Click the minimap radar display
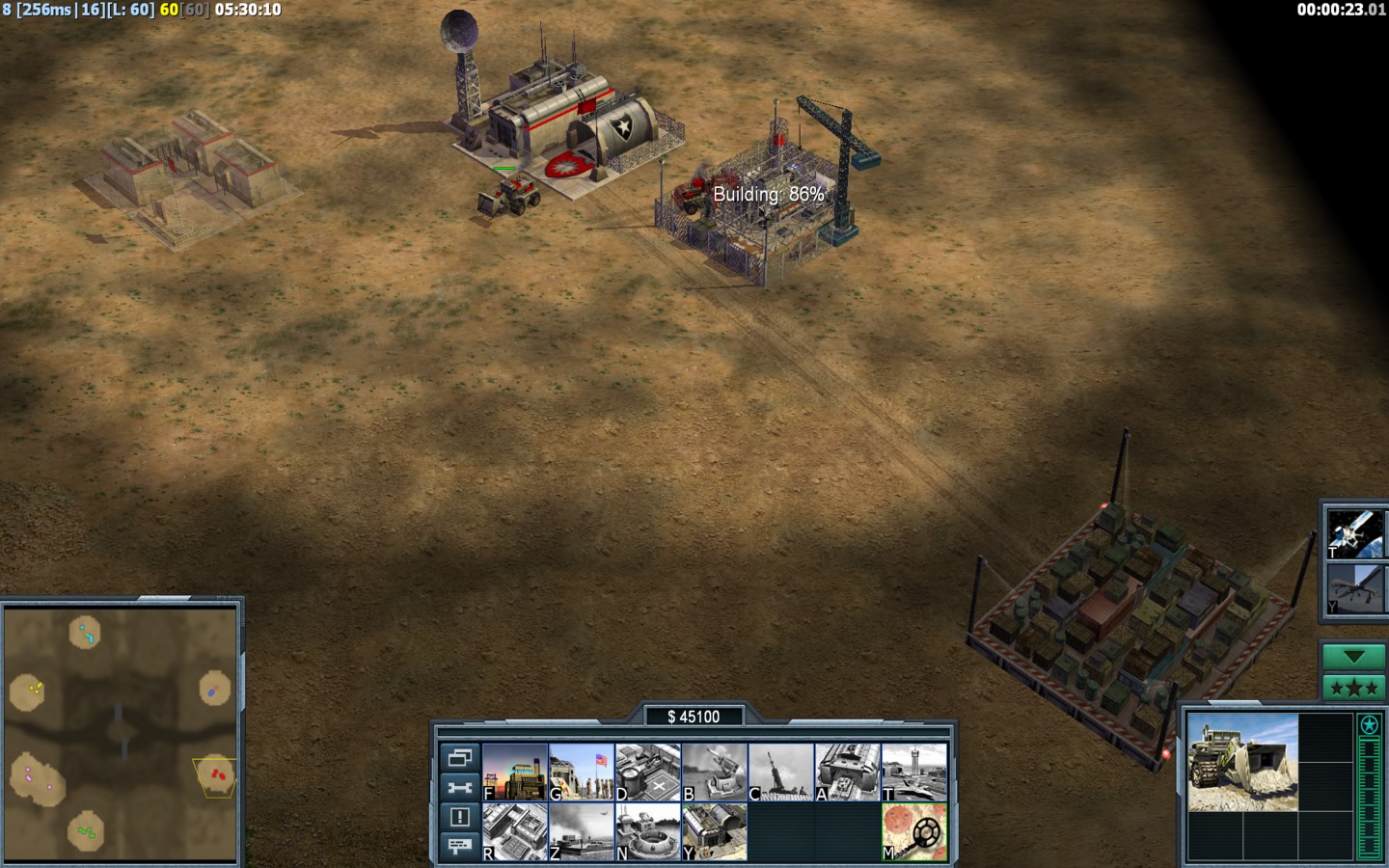The image size is (1389, 868). point(122,735)
